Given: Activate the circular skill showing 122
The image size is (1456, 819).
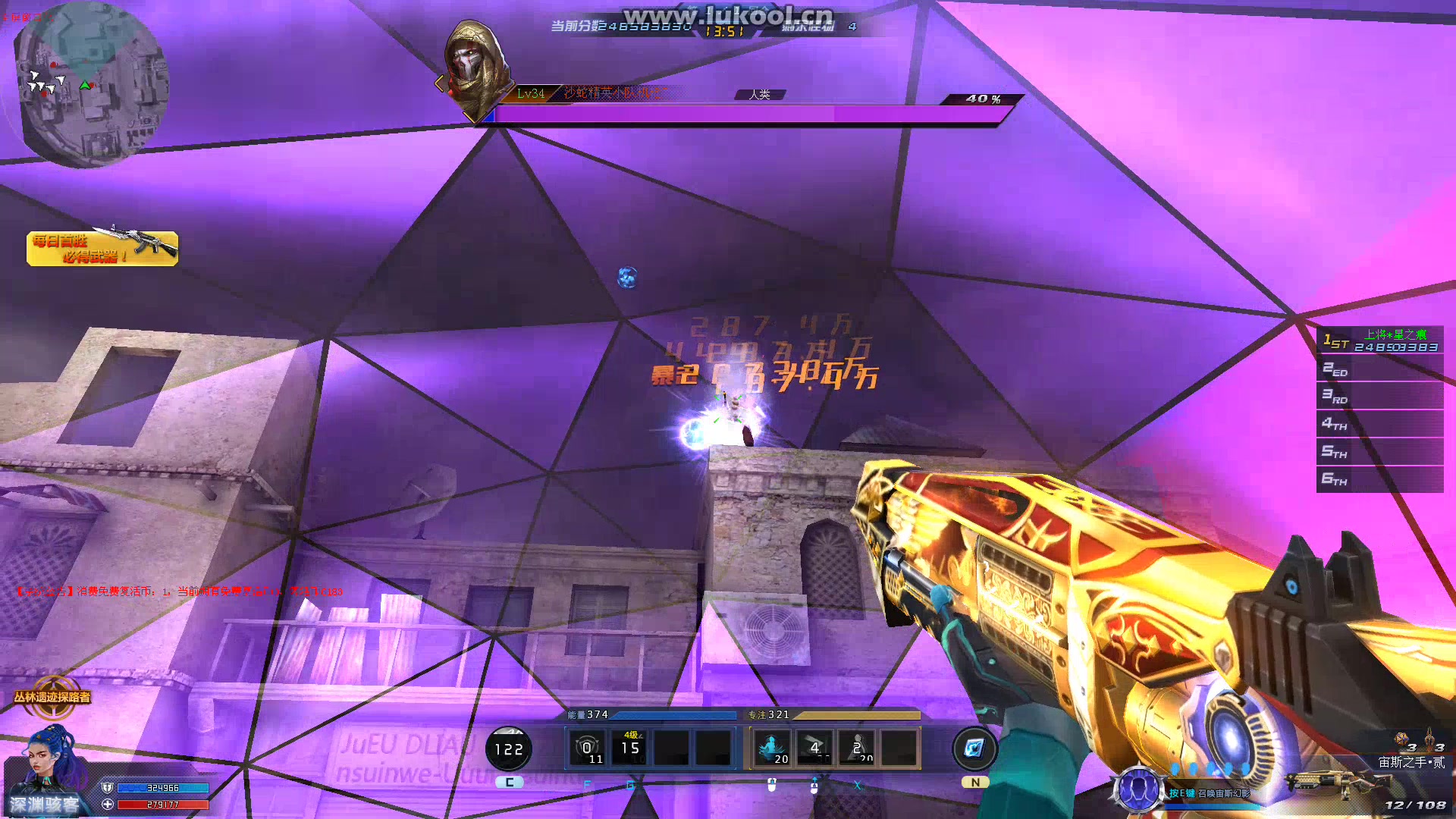Looking at the screenshot, I should 509,749.
